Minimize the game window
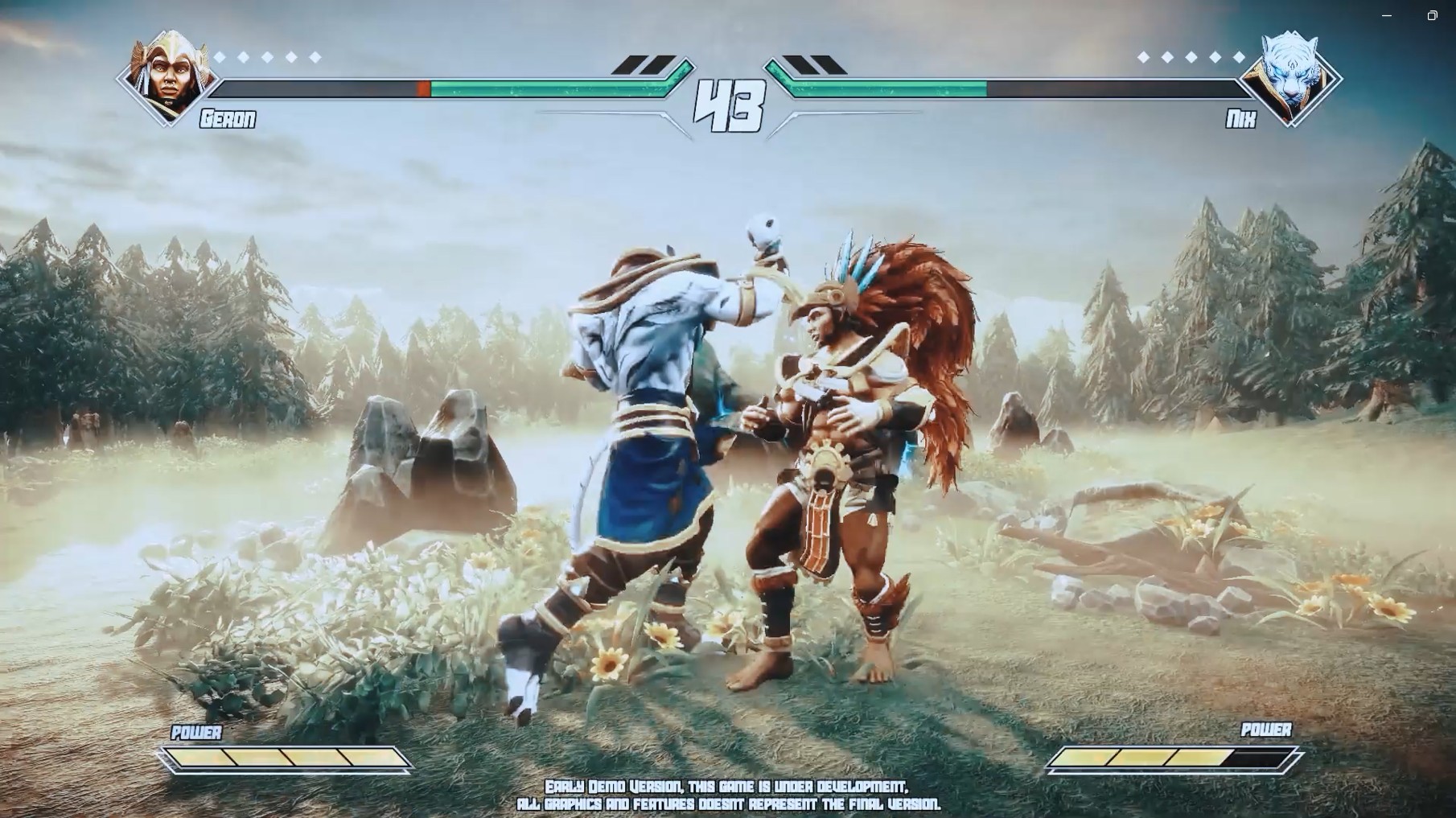This screenshot has height=818, width=1456. coord(1387,15)
